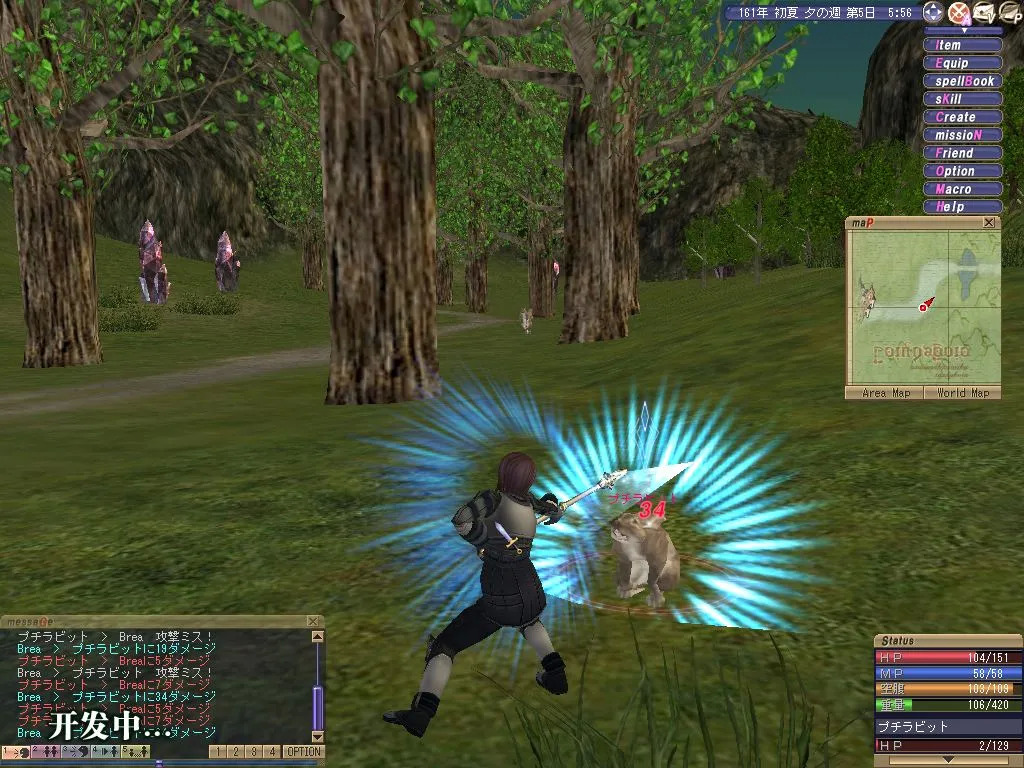The height and width of the screenshot is (768, 1024).
Task: Close the map window
Action: pos(989,223)
